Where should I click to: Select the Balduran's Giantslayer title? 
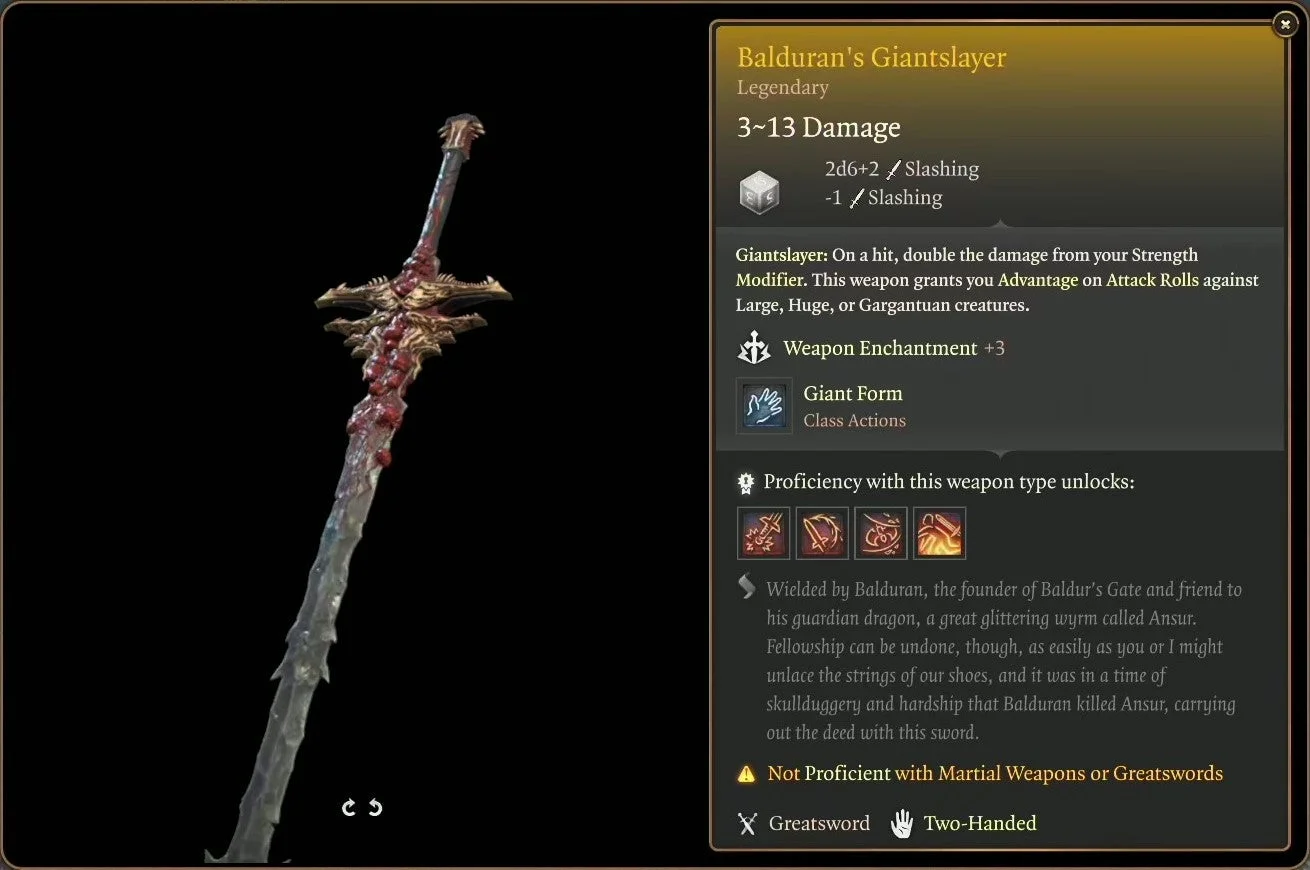coord(871,57)
